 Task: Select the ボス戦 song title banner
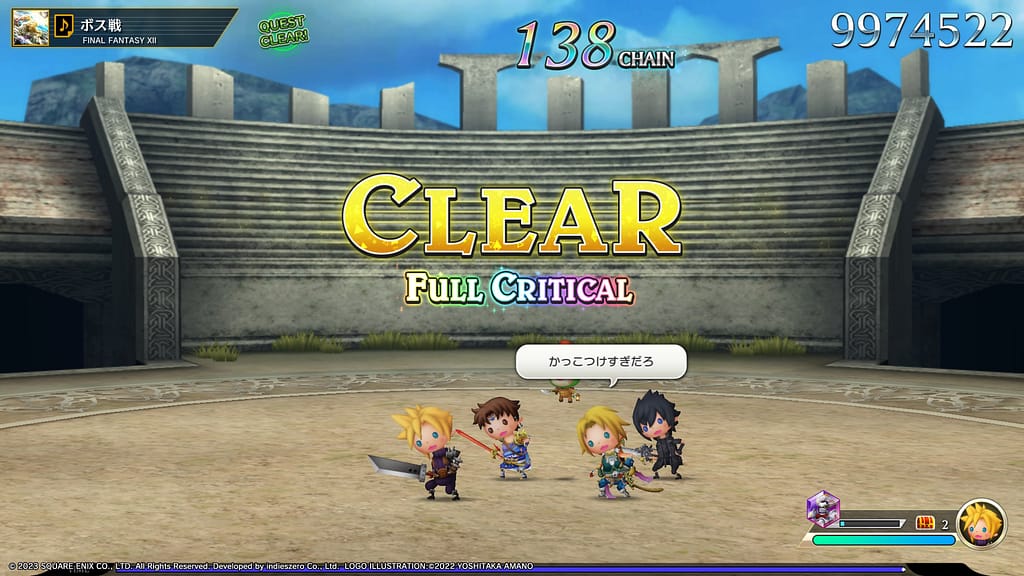click(140, 28)
